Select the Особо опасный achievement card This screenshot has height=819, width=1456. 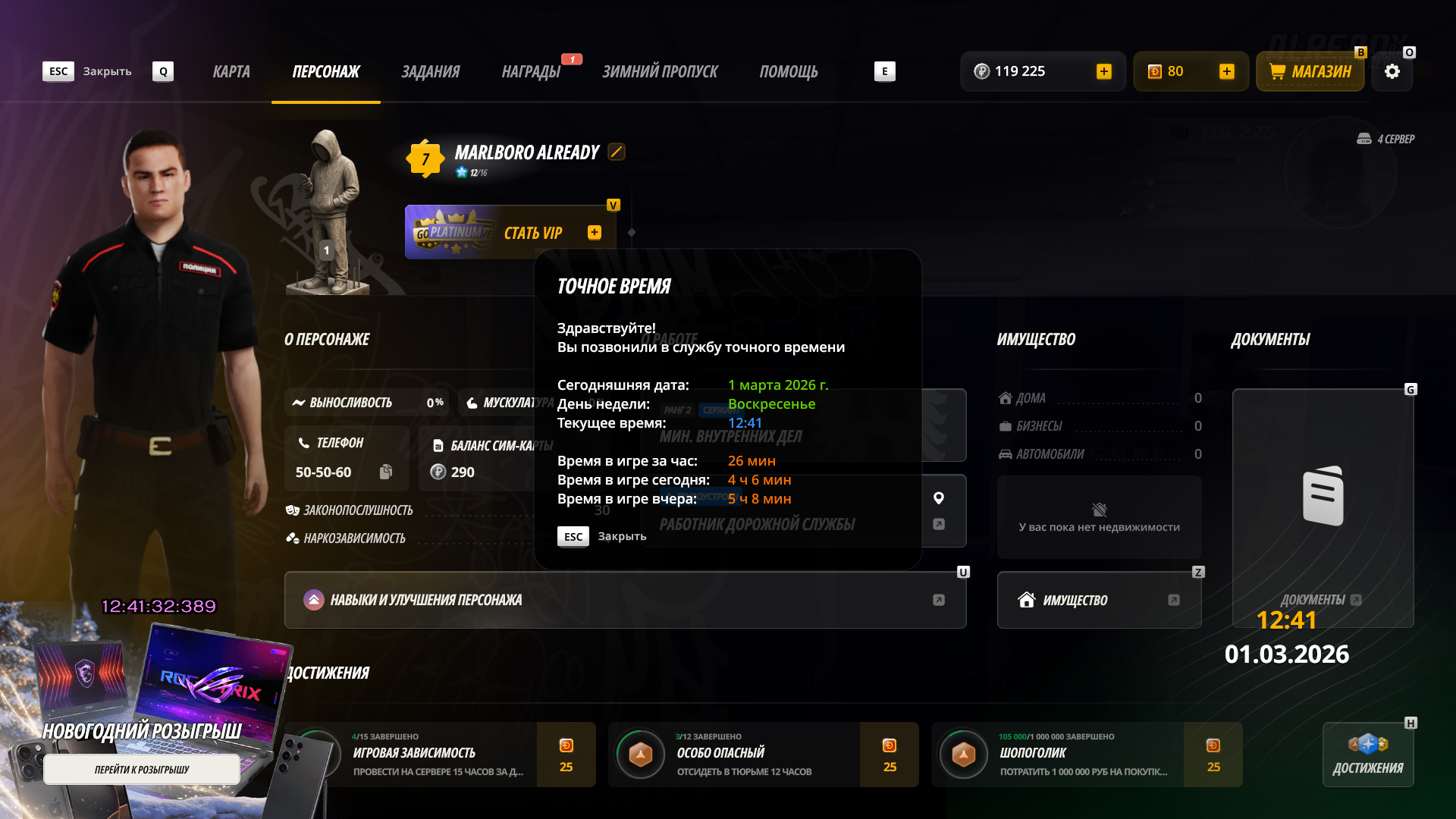coord(763,755)
